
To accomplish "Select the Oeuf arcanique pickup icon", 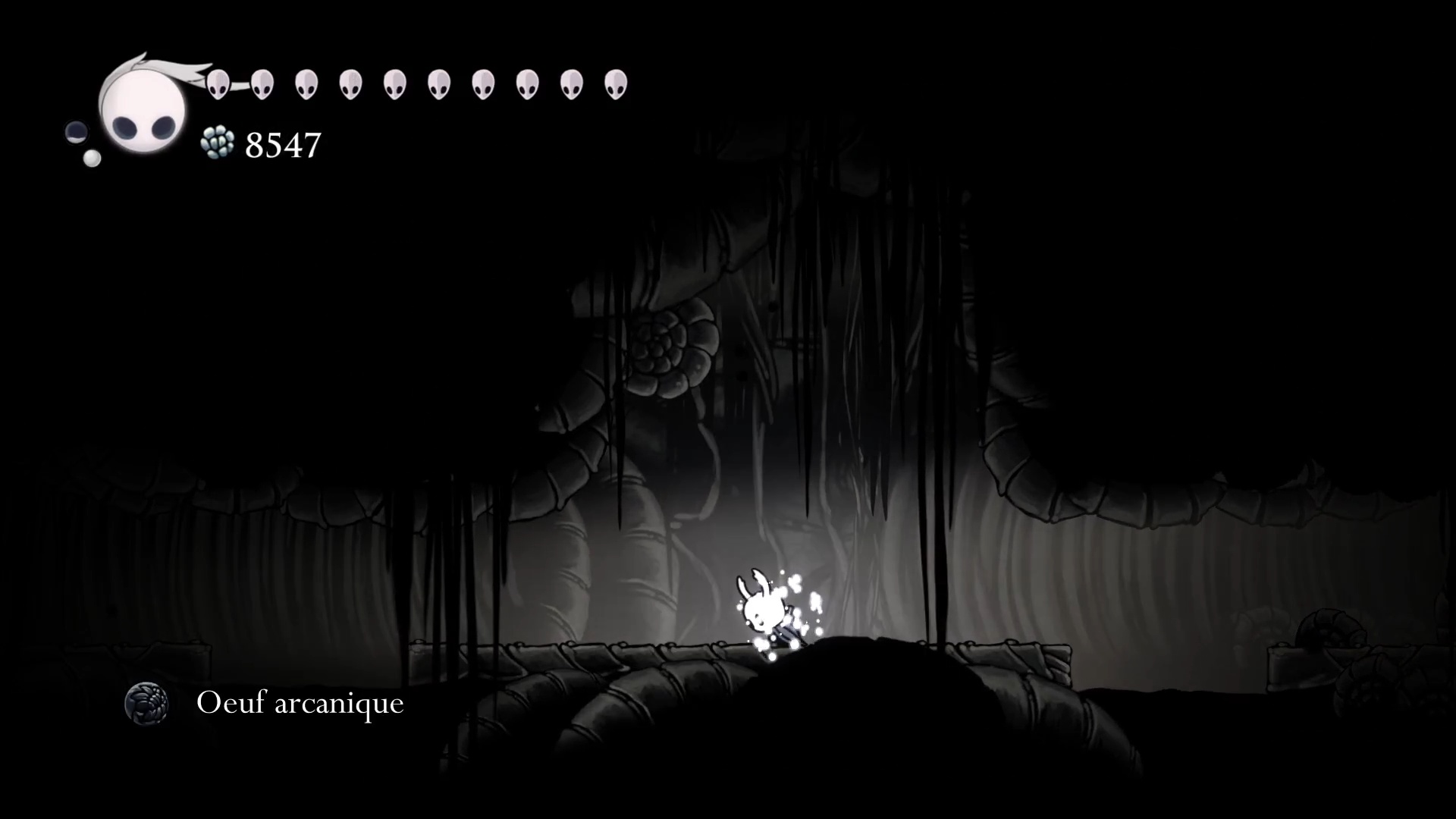I will [146, 703].
